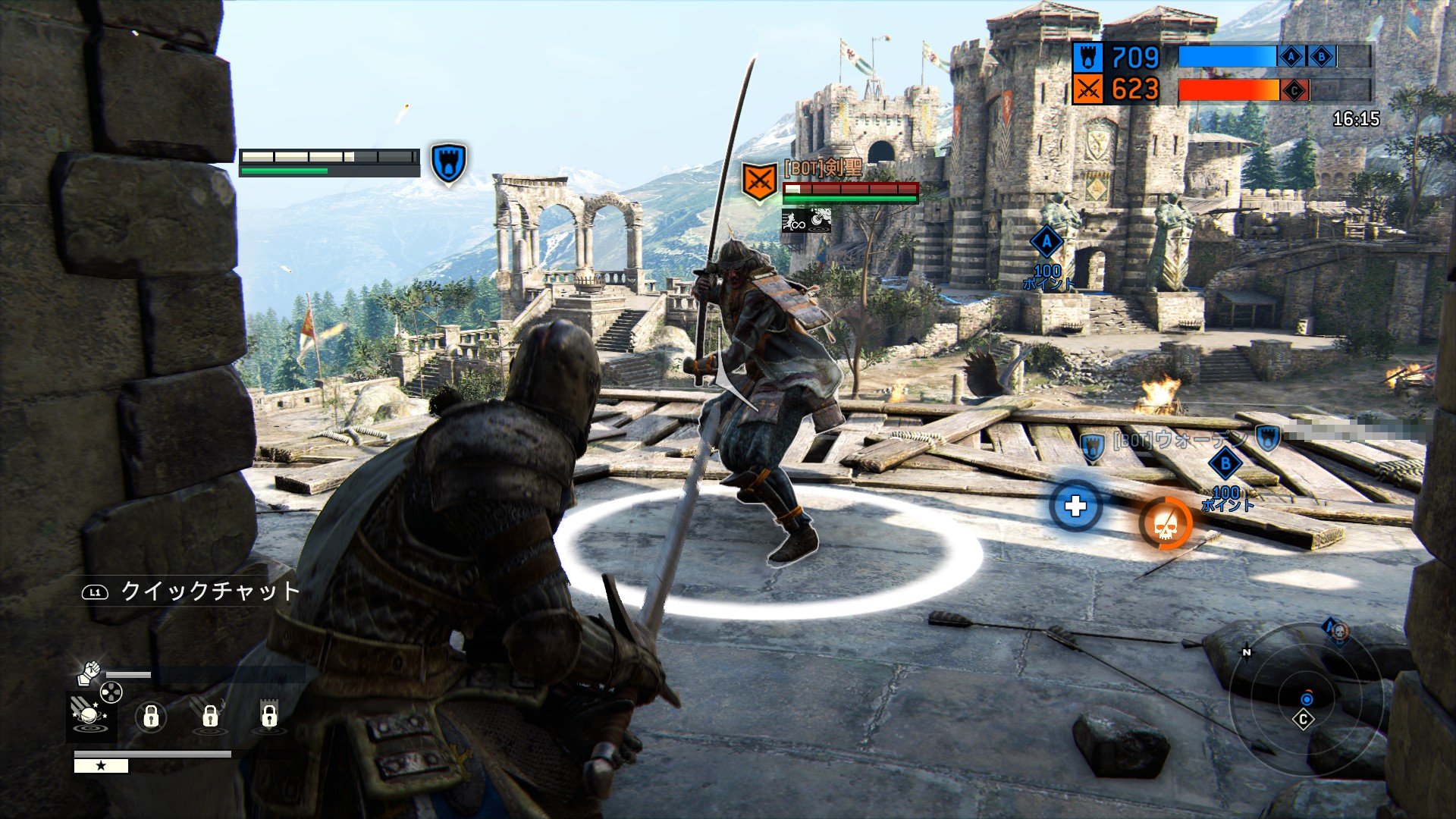Select zone C marker on the minimap

click(x=1304, y=719)
